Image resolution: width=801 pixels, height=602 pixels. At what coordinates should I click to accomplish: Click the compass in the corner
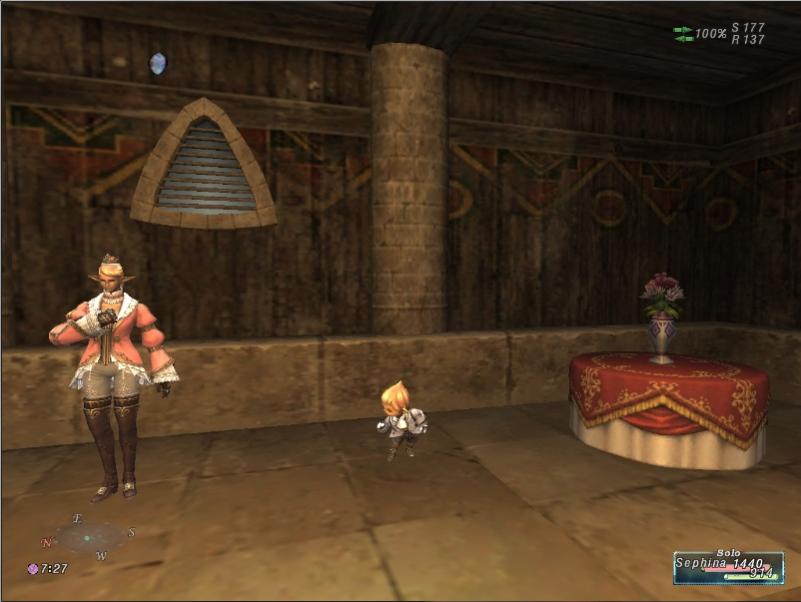coord(89,537)
